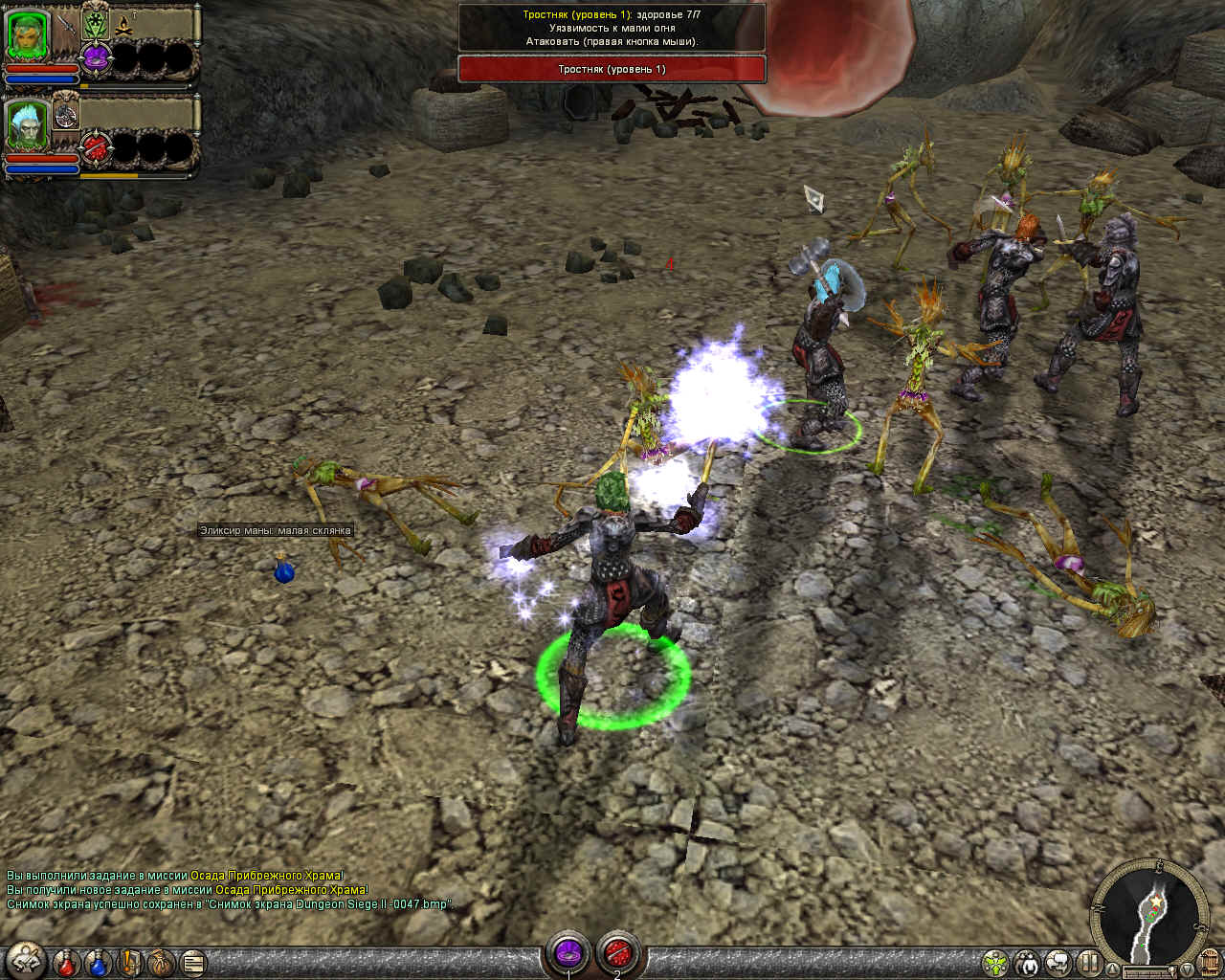Click the minimap
Screen dimensions: 1225x980
(x=1148, y=909)
